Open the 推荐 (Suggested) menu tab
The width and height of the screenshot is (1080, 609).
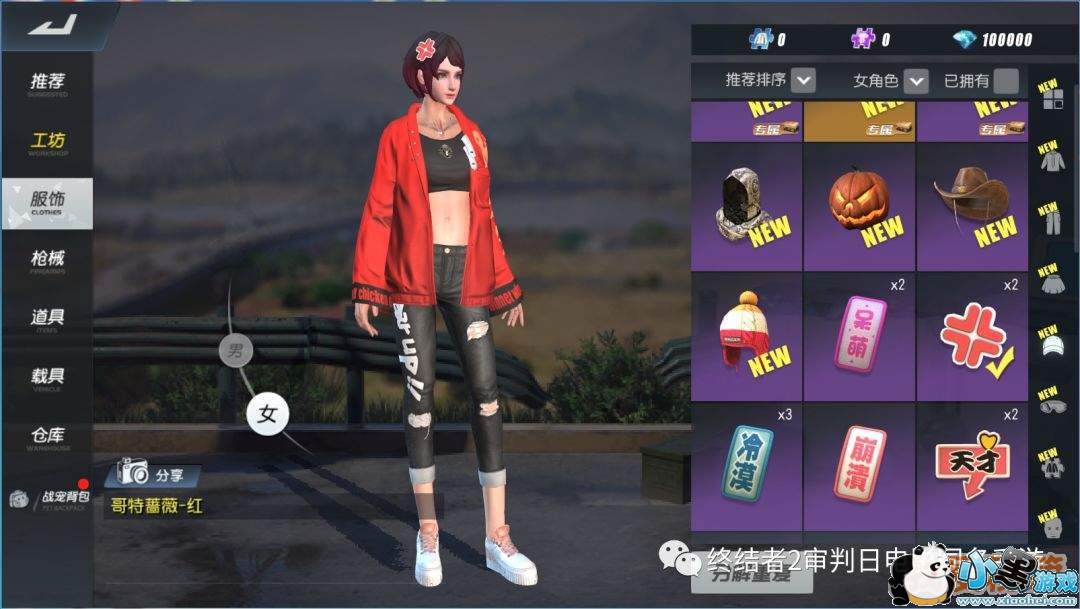point(47,84)
